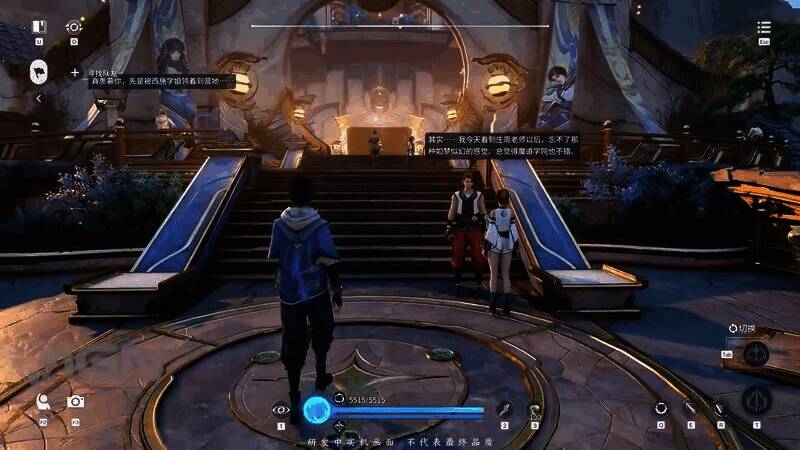This screenshot has width=800, height=450.
Task: Open the camera photo mode
Action: click(x=75, y=402)
